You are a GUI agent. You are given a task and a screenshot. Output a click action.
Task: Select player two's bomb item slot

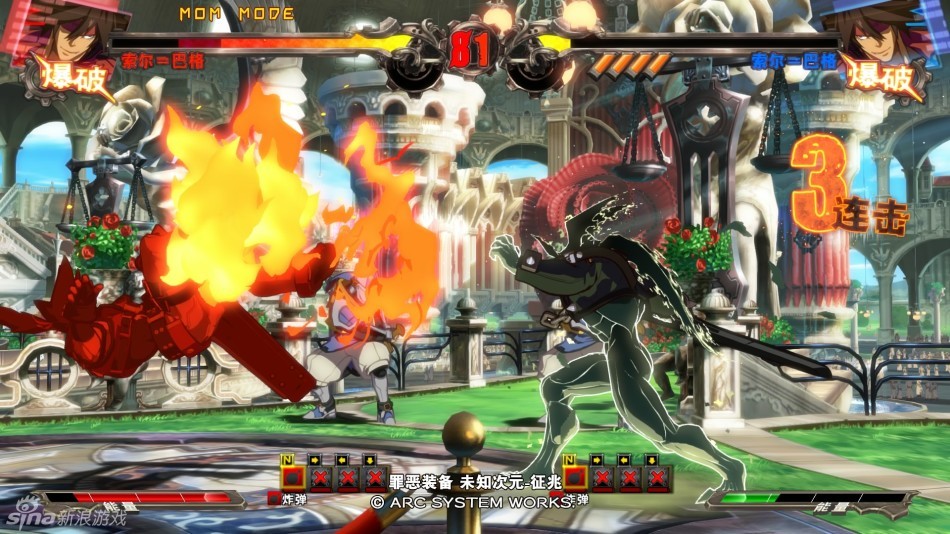click(x=576, y=477)
